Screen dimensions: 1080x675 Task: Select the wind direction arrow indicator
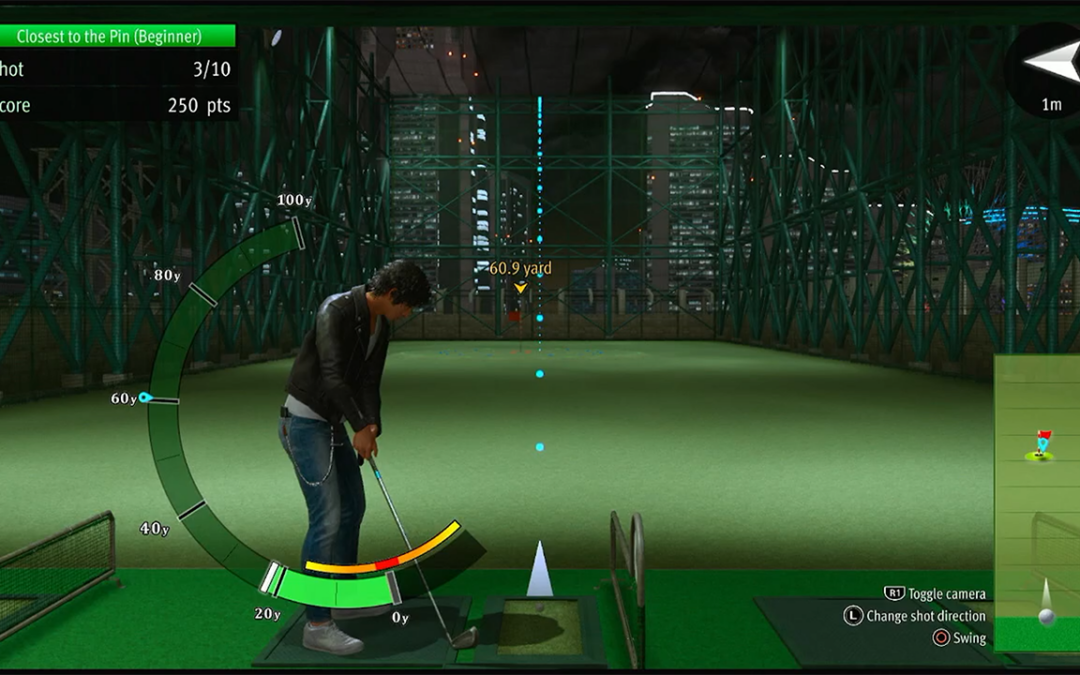click(1050, 62)
